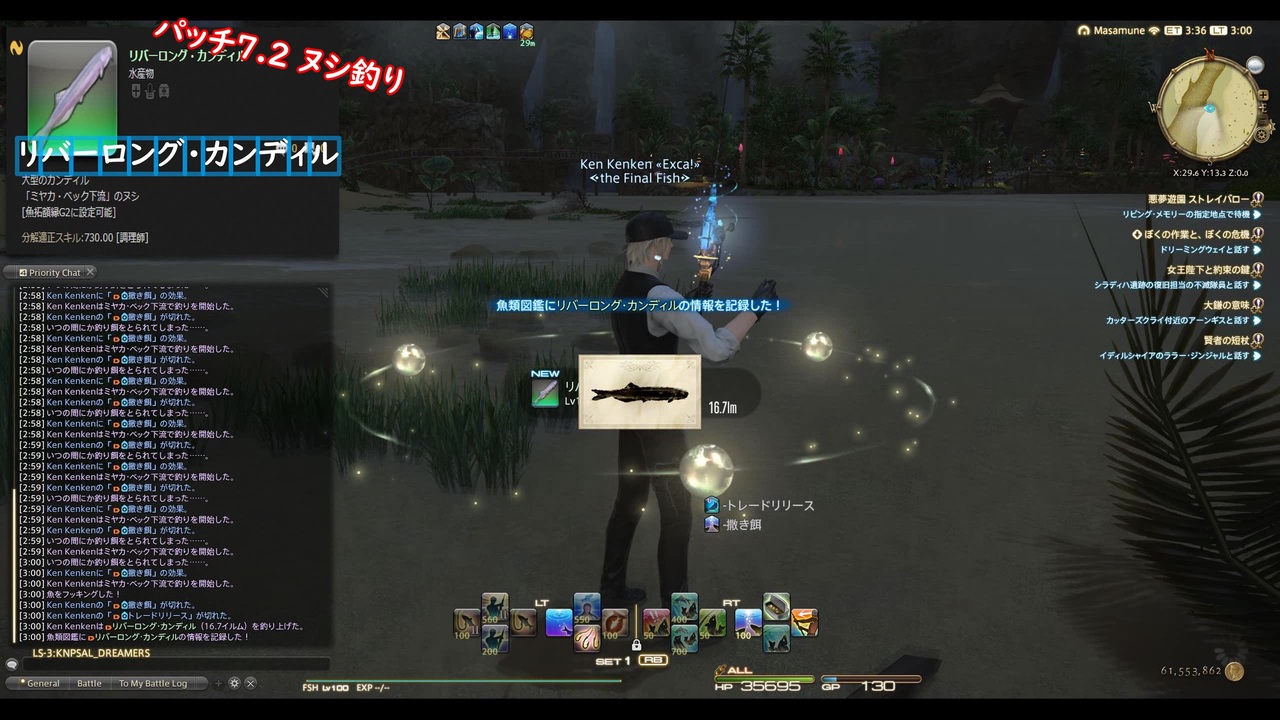Click the 撒き餌 subcommand near the character
Image resolution: width=1280 pixels, height=720 pixels.
(x=735, y=524)
